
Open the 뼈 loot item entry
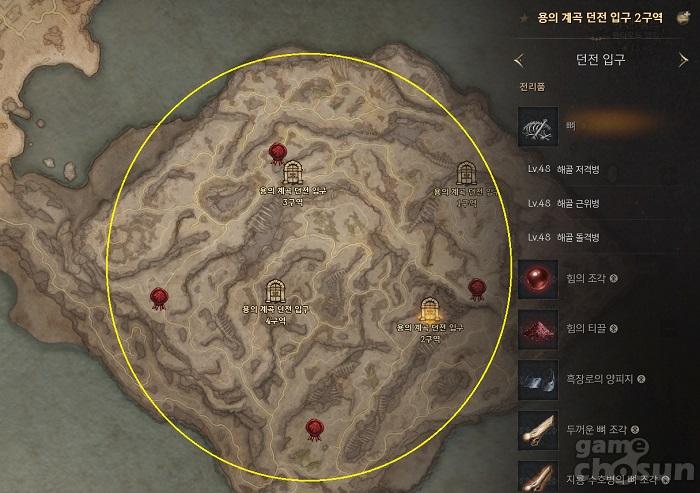(x=538, y=127)
